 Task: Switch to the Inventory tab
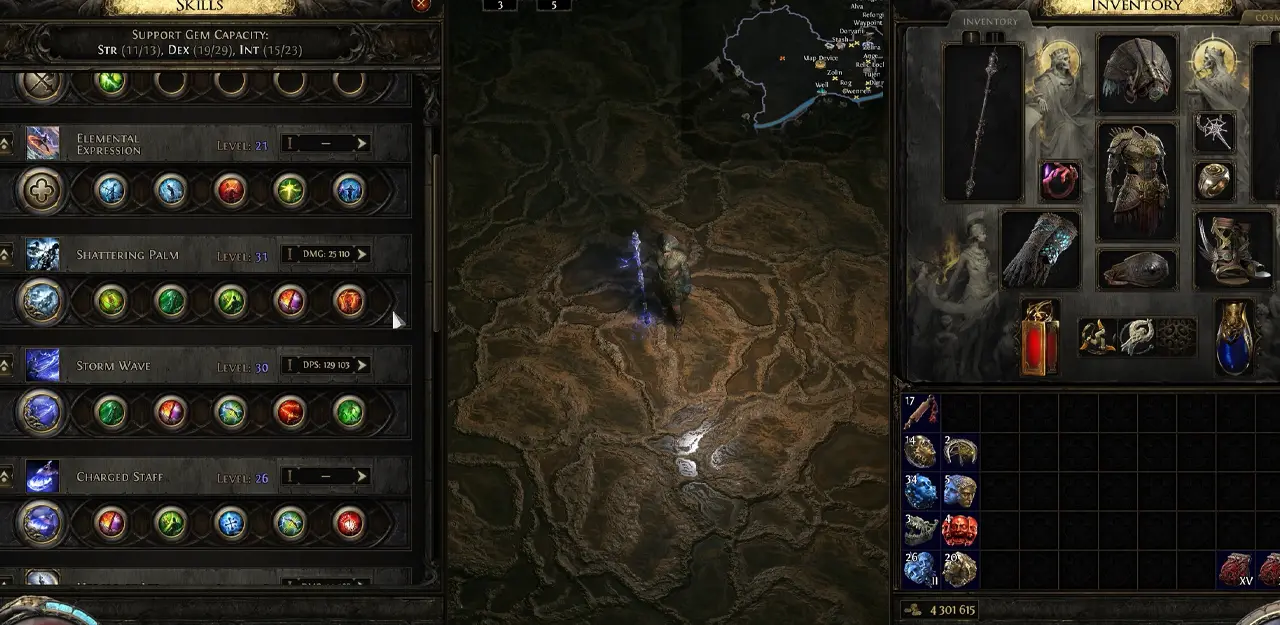pyautogui.click(x=990, y=21)
